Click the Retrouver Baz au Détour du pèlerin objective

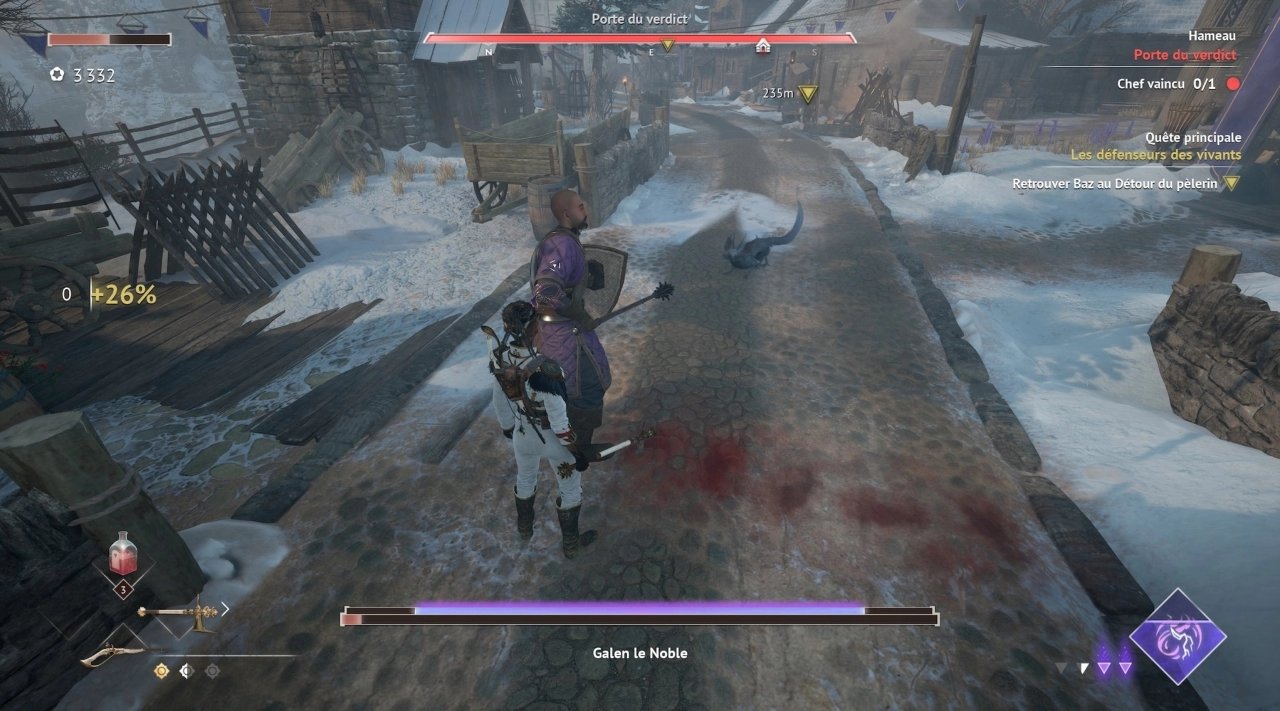[x=1116, y=184]
